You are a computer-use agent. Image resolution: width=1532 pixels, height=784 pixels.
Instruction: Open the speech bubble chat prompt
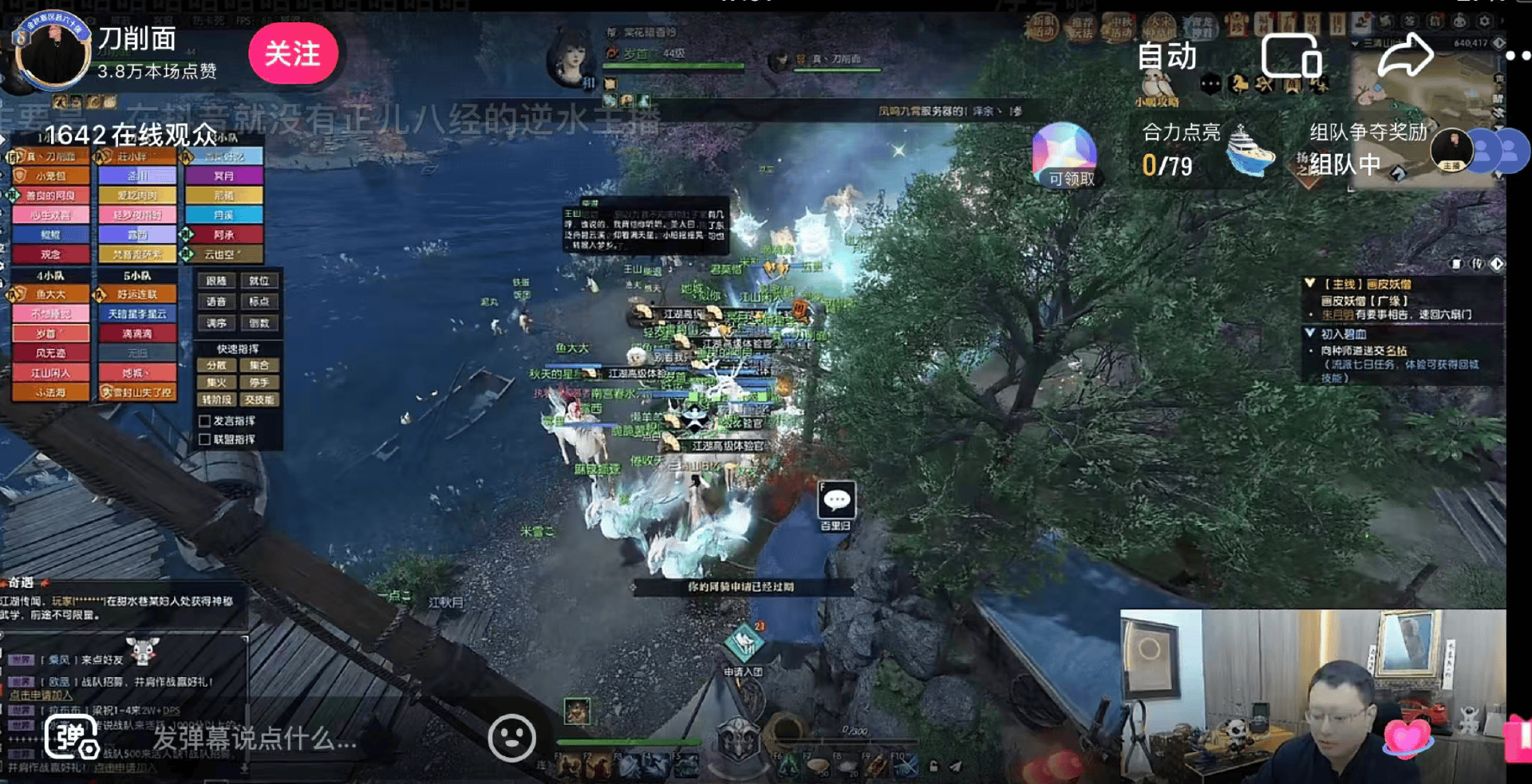click(x=836, y=501)
